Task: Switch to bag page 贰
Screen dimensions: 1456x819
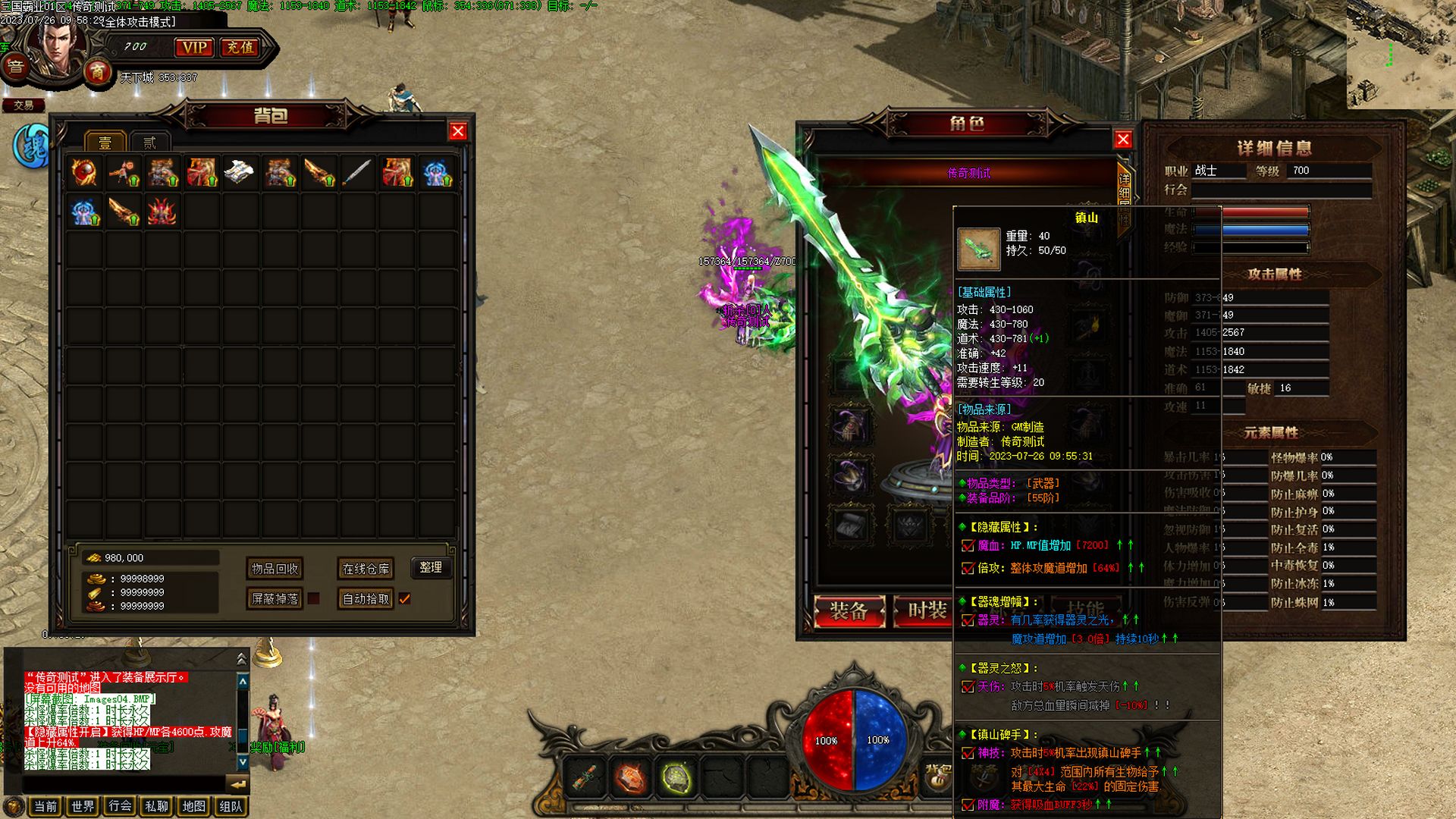Action: click(x=149, y=143)
